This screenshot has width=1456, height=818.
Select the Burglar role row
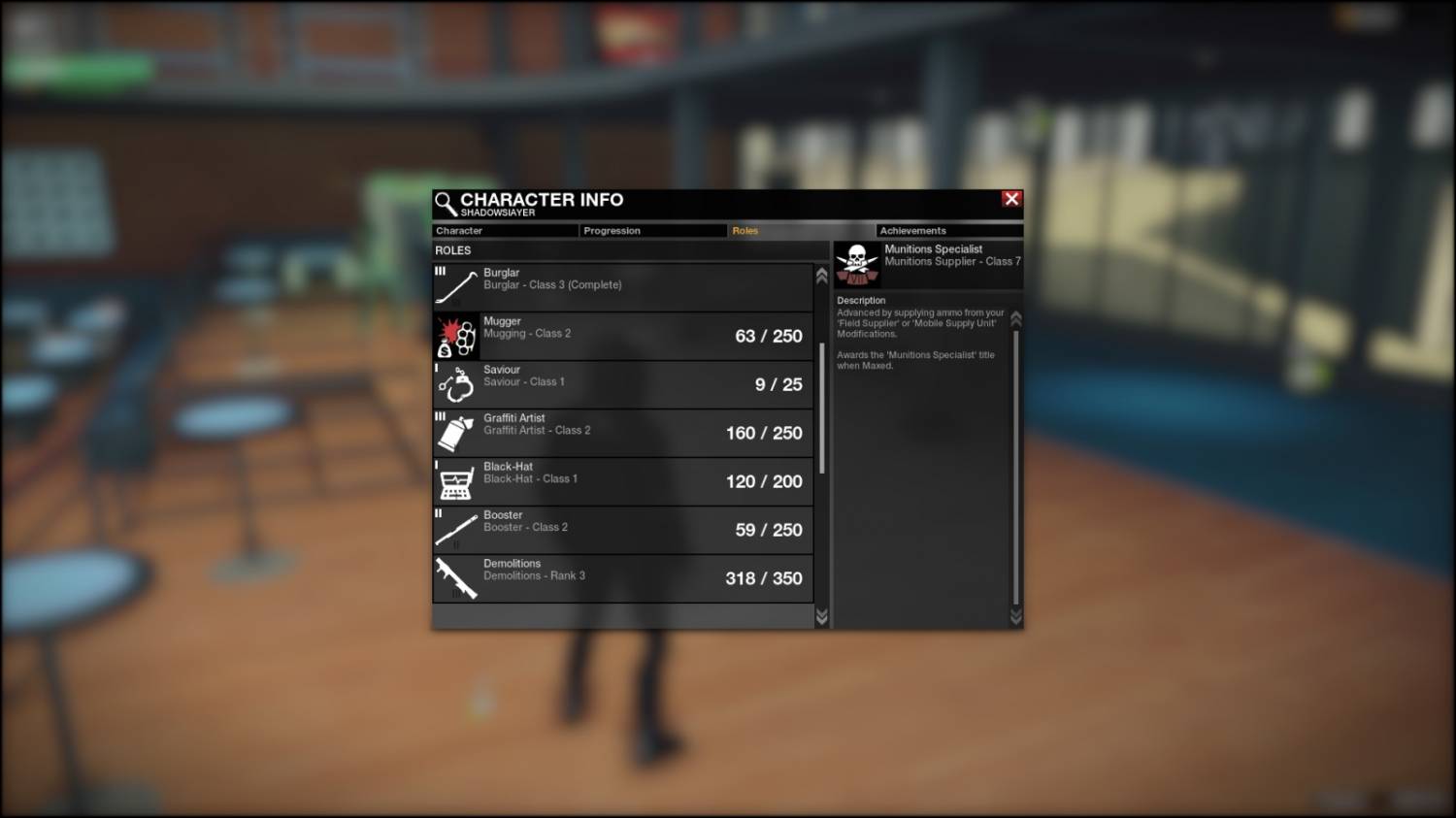622,287
